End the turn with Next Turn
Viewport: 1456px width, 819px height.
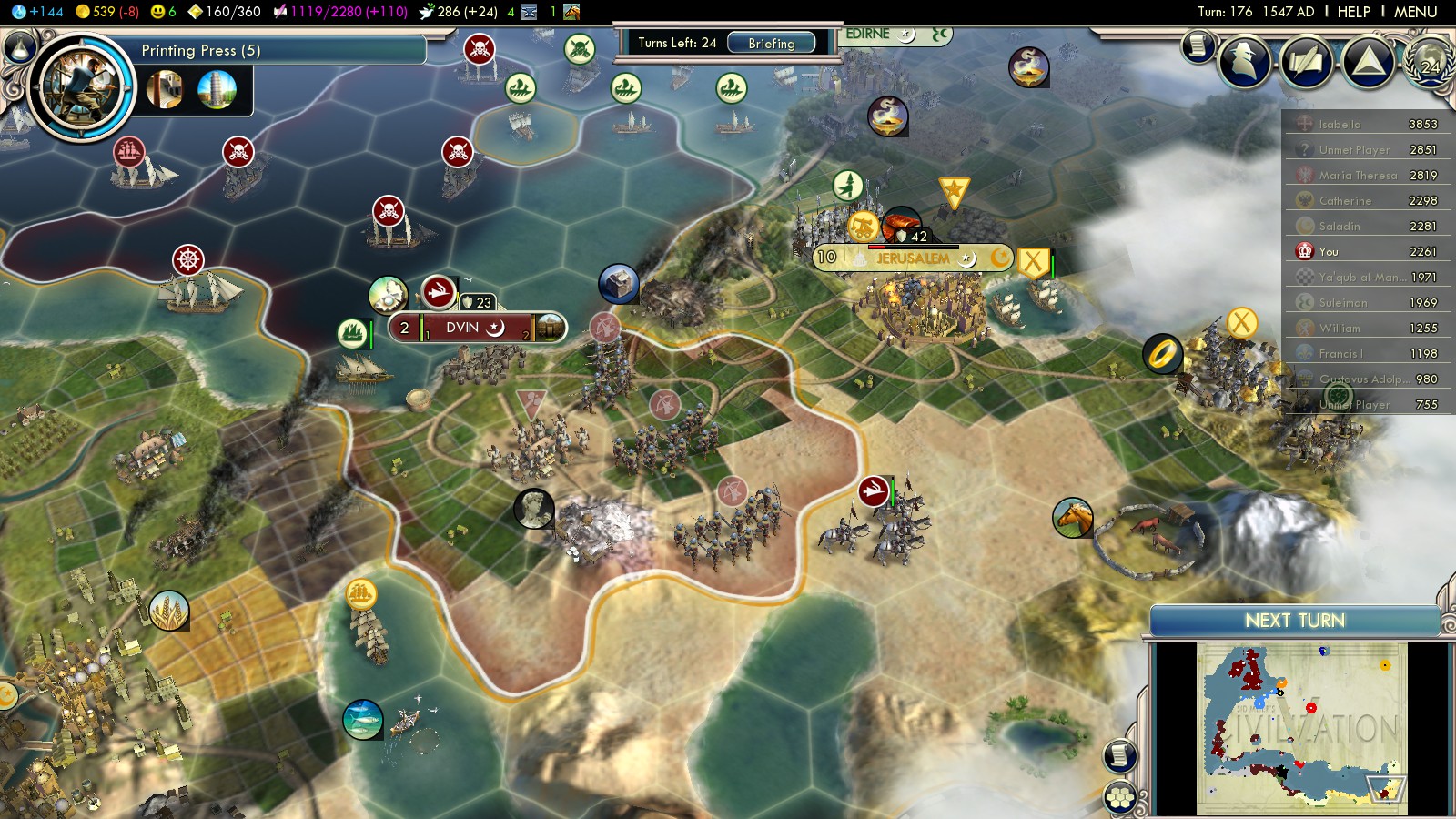coord(1294,621)
